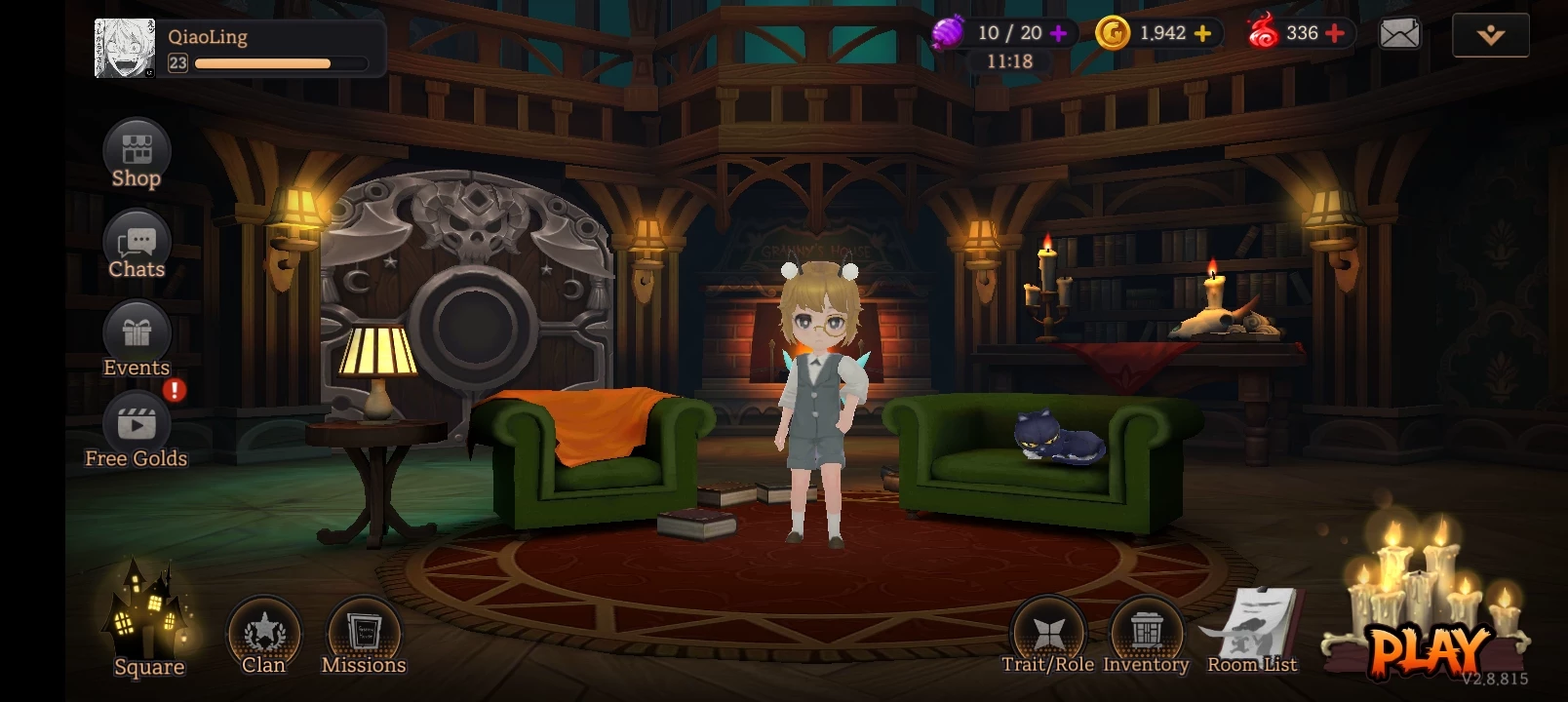The width and height of the screenshot is (1568, 702).
Task: Buy more gold coins with yellow plus
Action: (1203, 33)
